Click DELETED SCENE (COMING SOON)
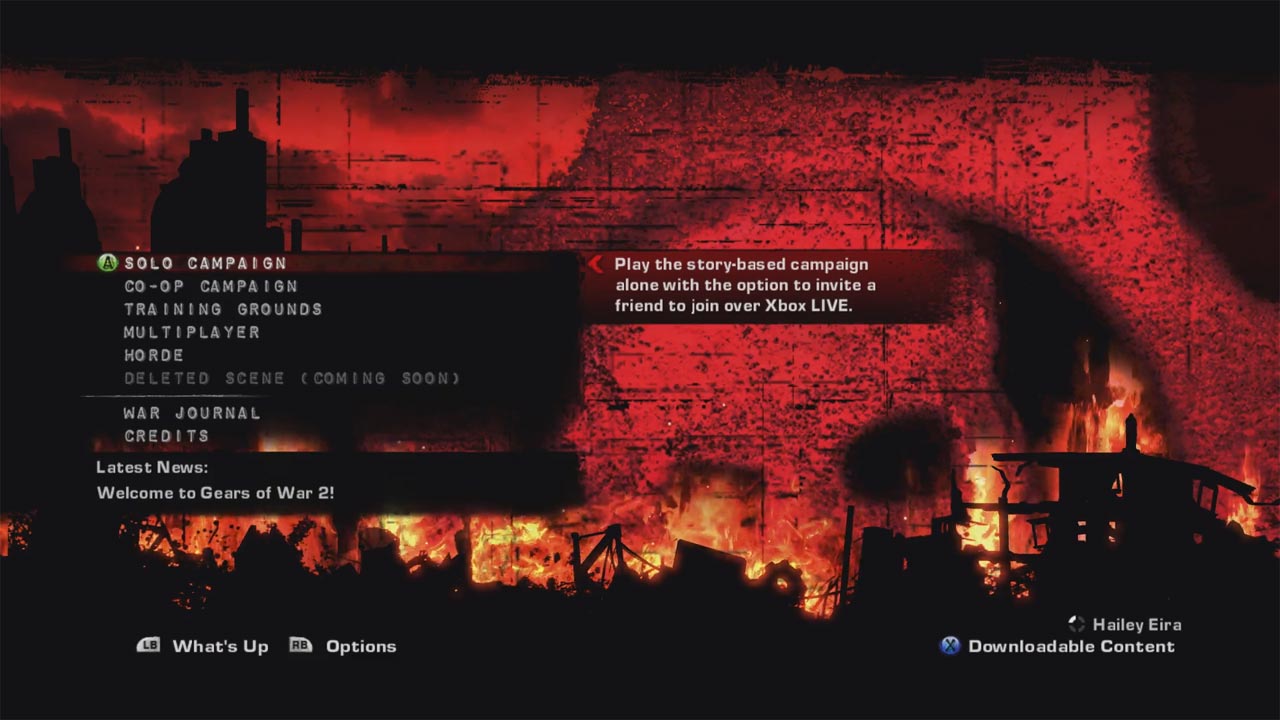Screen dimensions: 1280x720 pyautogui.click(x=293, y=378)
